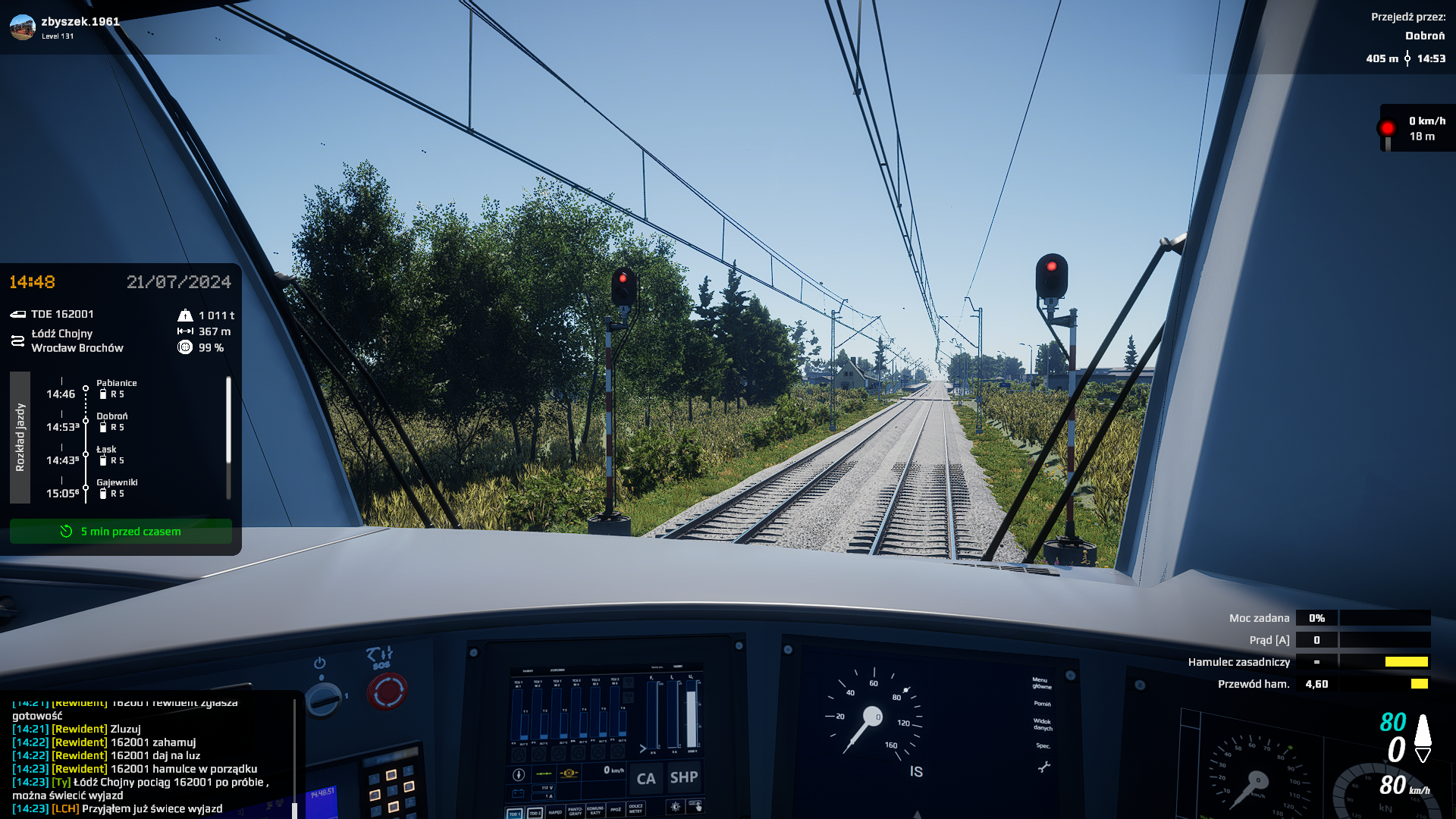Toggle the Rozkład jazdy timetable tab
The width and height of the screenshot is (1456, 819).
point(20,437)
